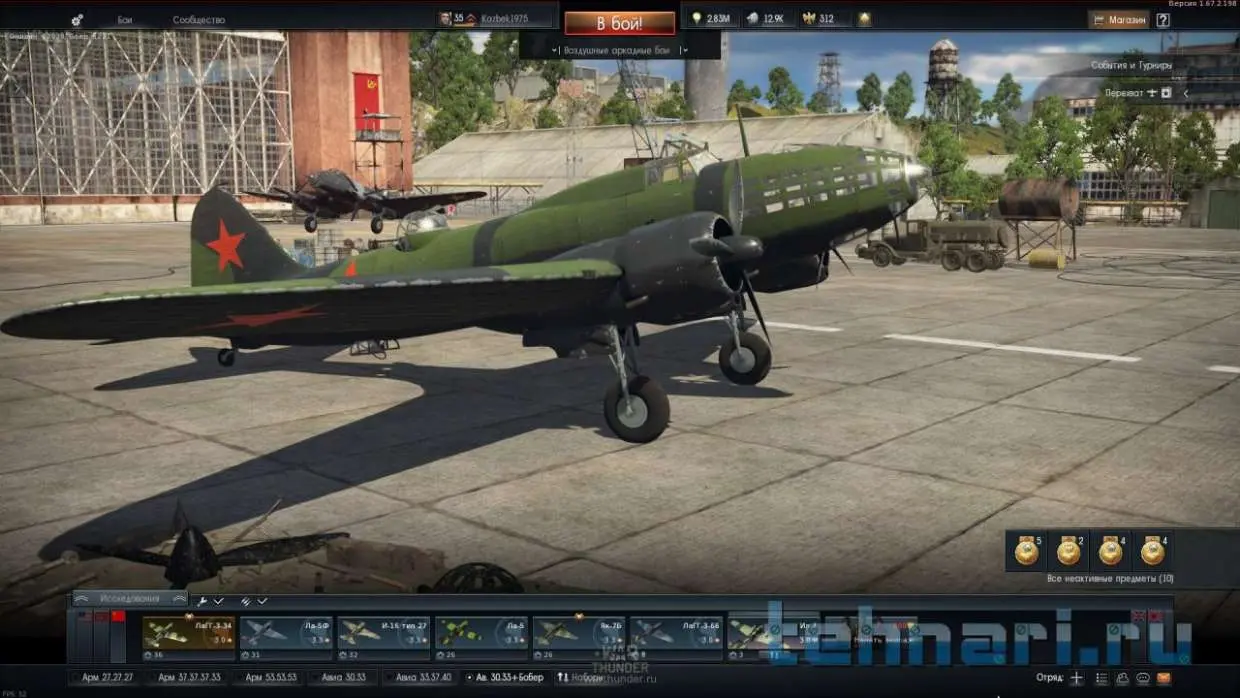
Task: Select the Як-7Б aircraft slot
Action: [580, 638]
